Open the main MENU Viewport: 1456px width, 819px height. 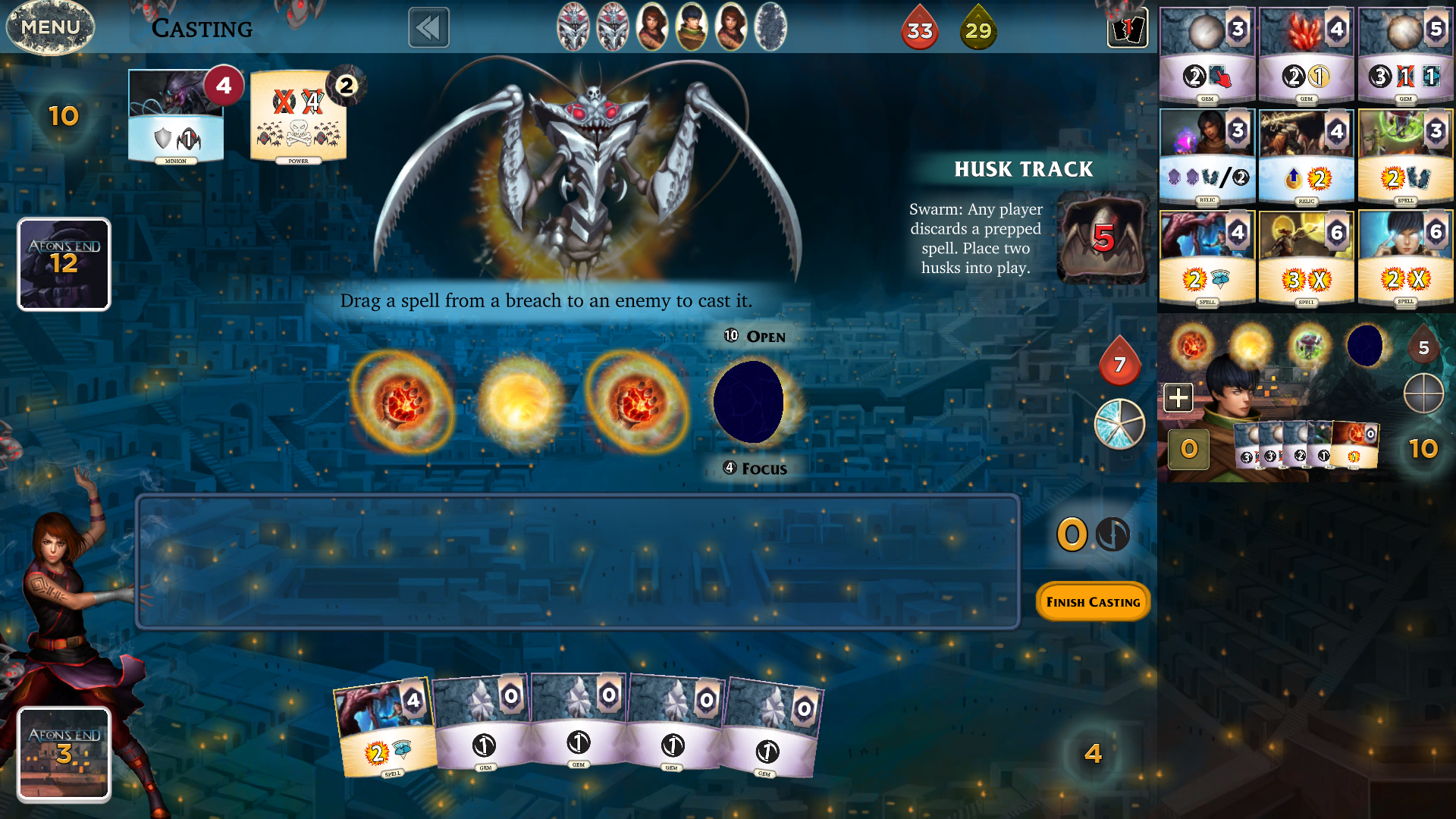pos(50,27)
